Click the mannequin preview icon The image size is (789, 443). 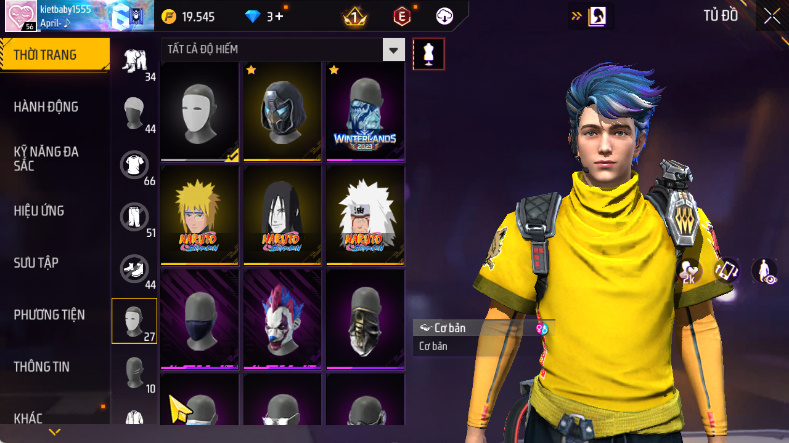pos(429,53)
